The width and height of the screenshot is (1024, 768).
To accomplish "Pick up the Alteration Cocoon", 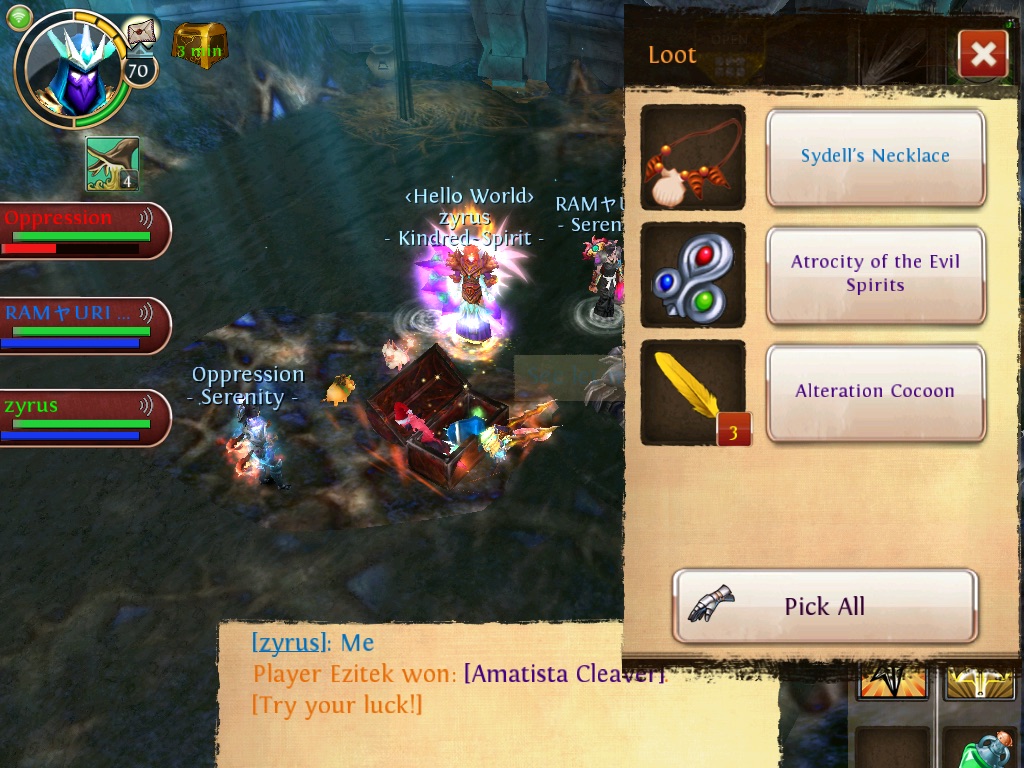I will point(875,392).
